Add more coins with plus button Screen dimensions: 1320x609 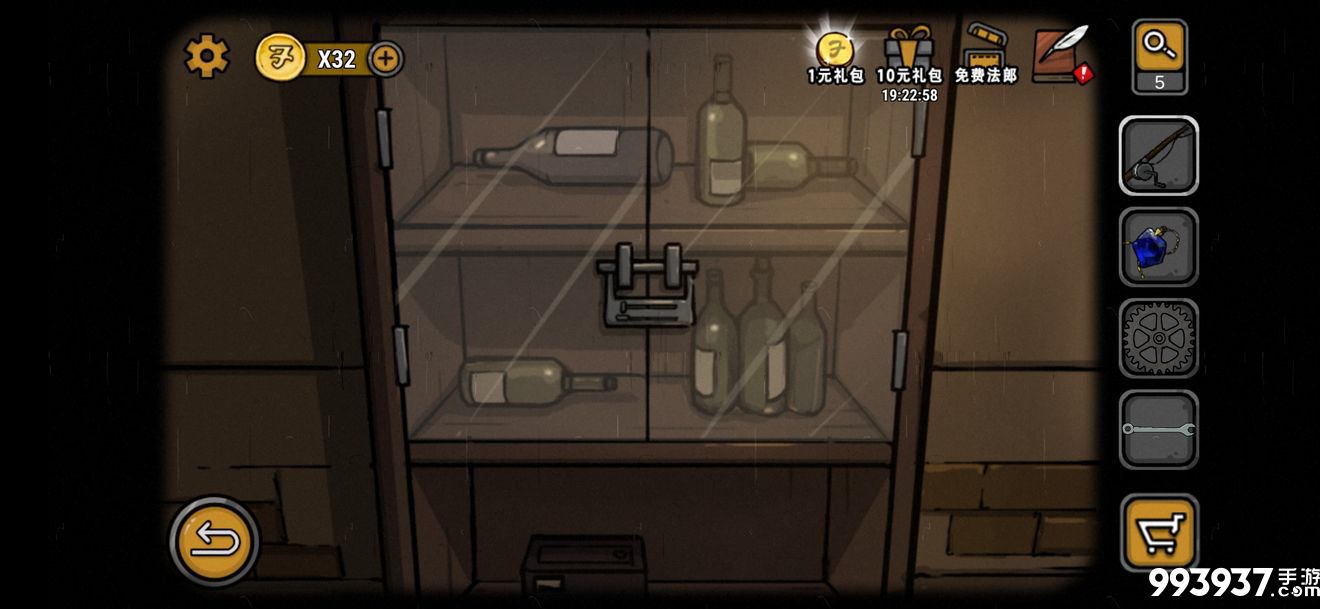pyautogui.click(x=386, y=59)
